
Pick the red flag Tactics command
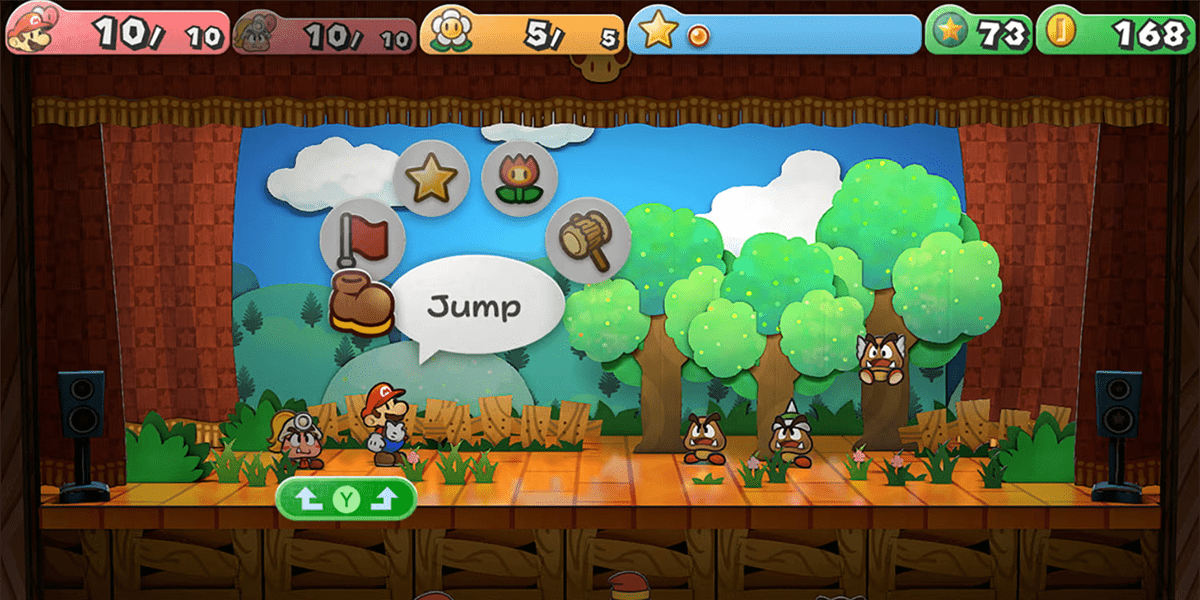(x=362, y=240)
